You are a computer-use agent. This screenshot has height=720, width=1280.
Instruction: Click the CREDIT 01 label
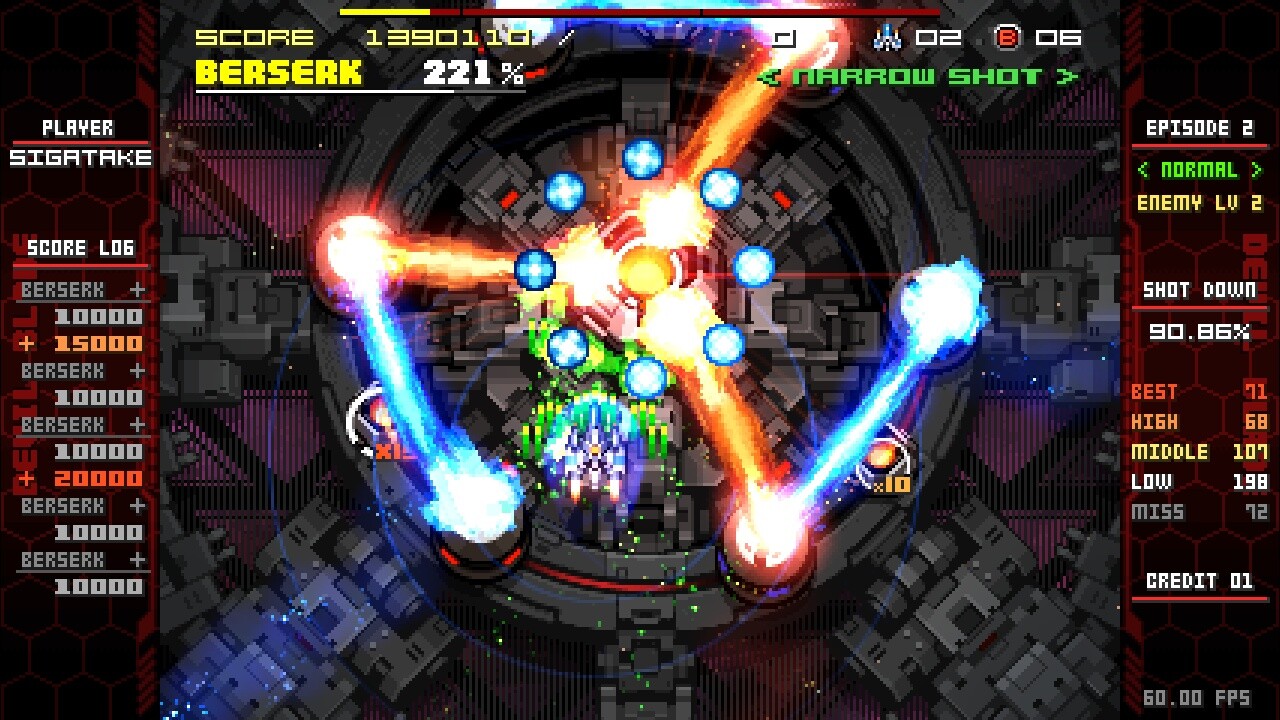pos(1199,579)
